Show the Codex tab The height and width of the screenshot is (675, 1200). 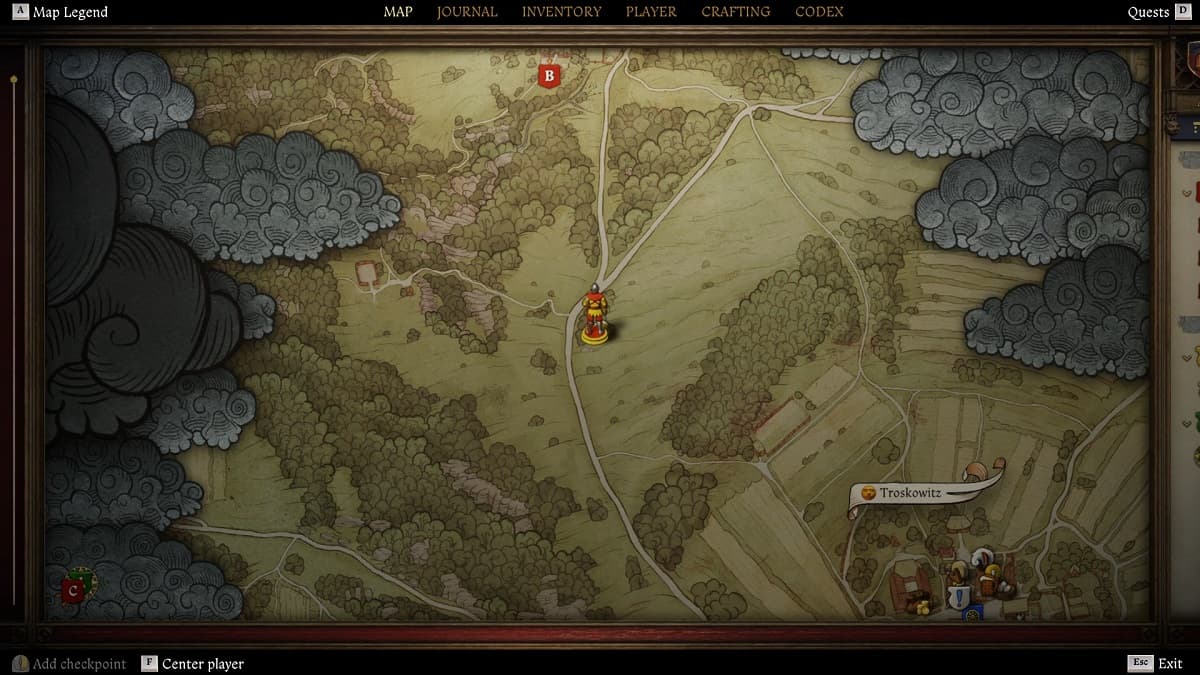click(x=819, y=12)
